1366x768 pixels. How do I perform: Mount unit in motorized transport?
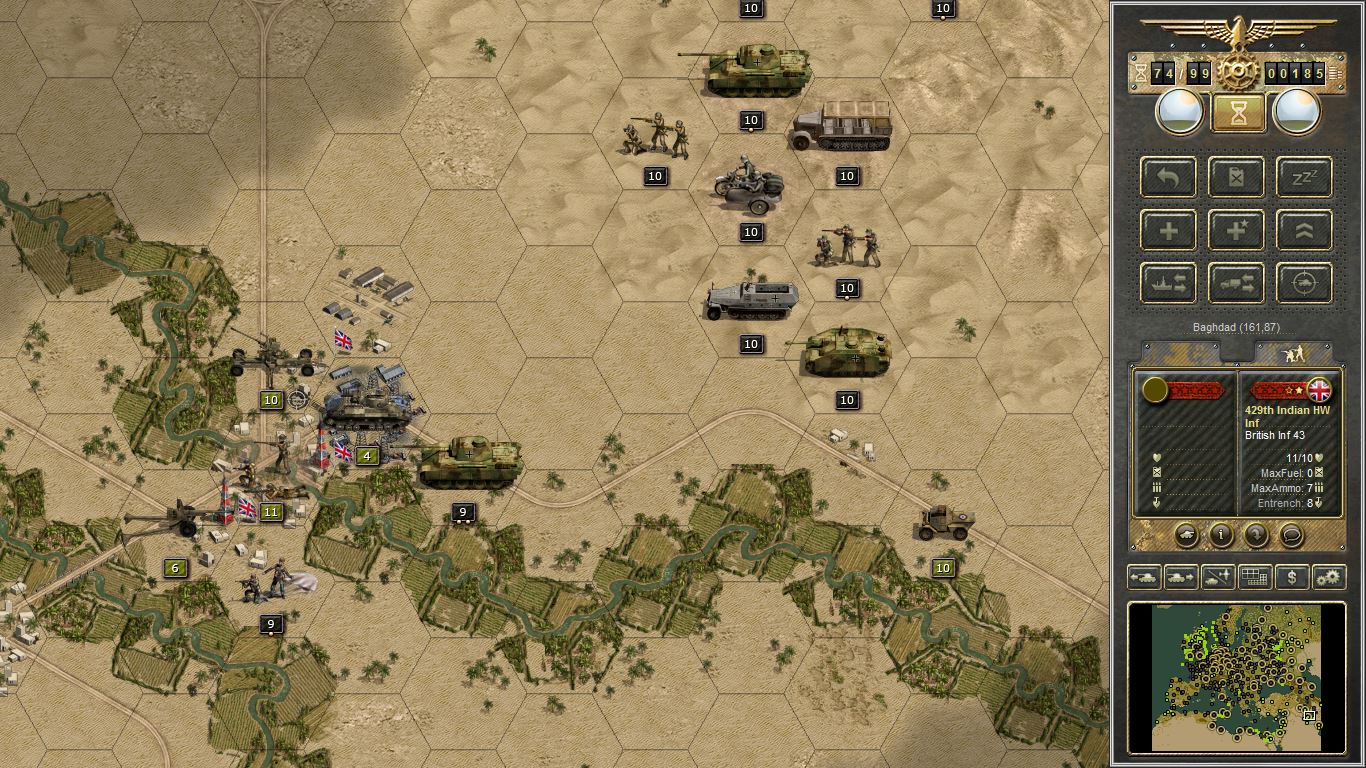[1236, 283]
